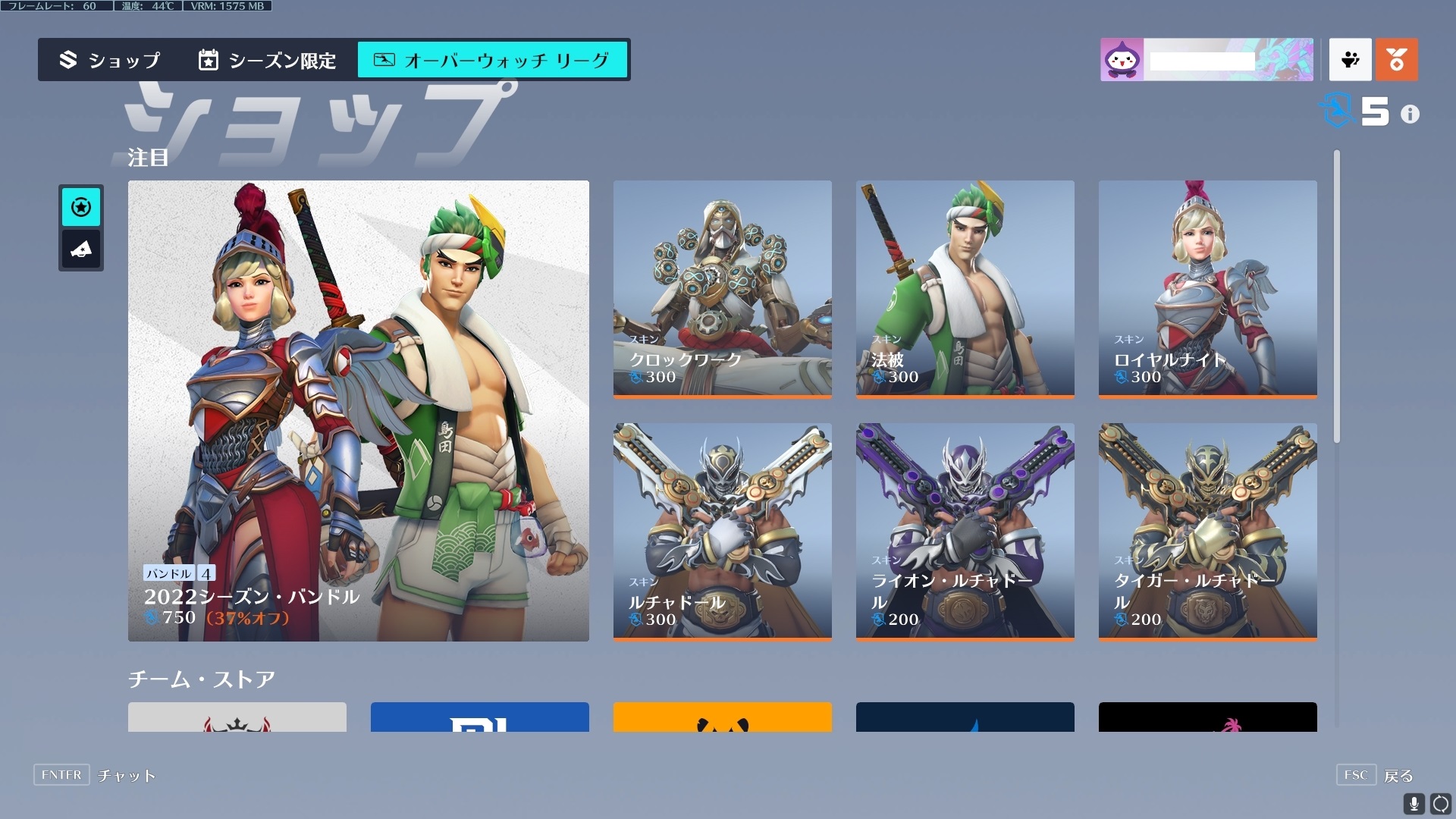This screenshot has height=819, width=1456.
Task: Toggle the megaphone filter below the star filter
Action: pos(81,249)
